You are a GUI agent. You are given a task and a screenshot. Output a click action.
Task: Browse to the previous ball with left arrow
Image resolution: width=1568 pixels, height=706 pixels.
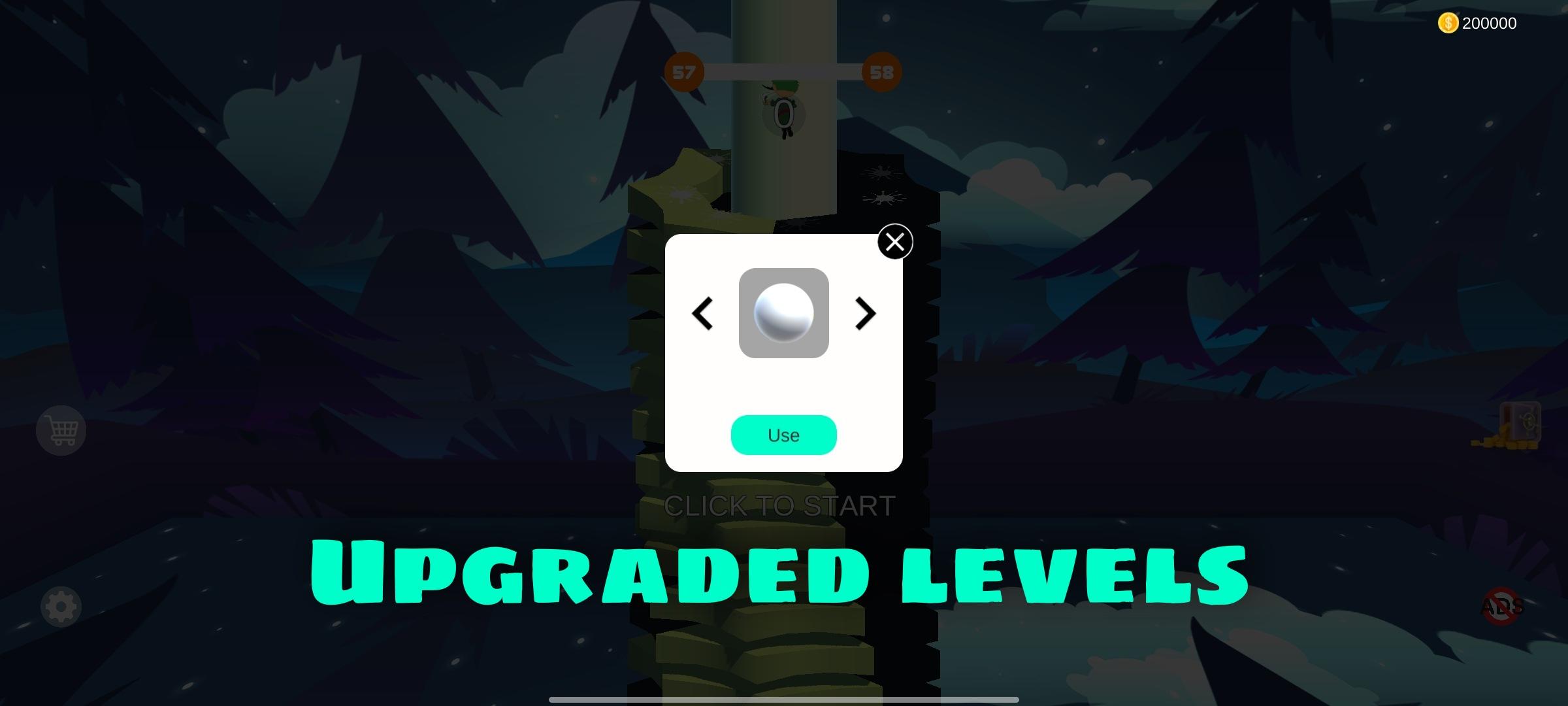click(x=701, y=314)
